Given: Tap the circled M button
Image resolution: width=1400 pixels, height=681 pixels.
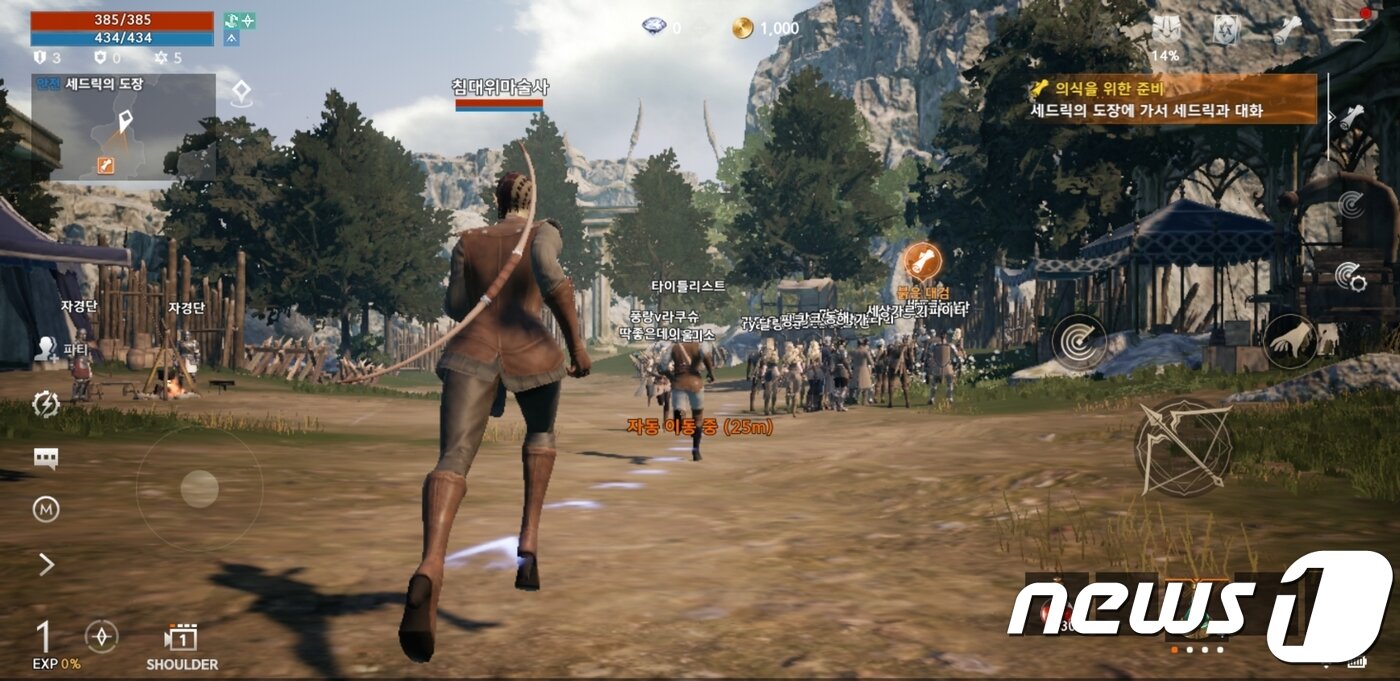Looking at the screenshot, I should 46,510.
